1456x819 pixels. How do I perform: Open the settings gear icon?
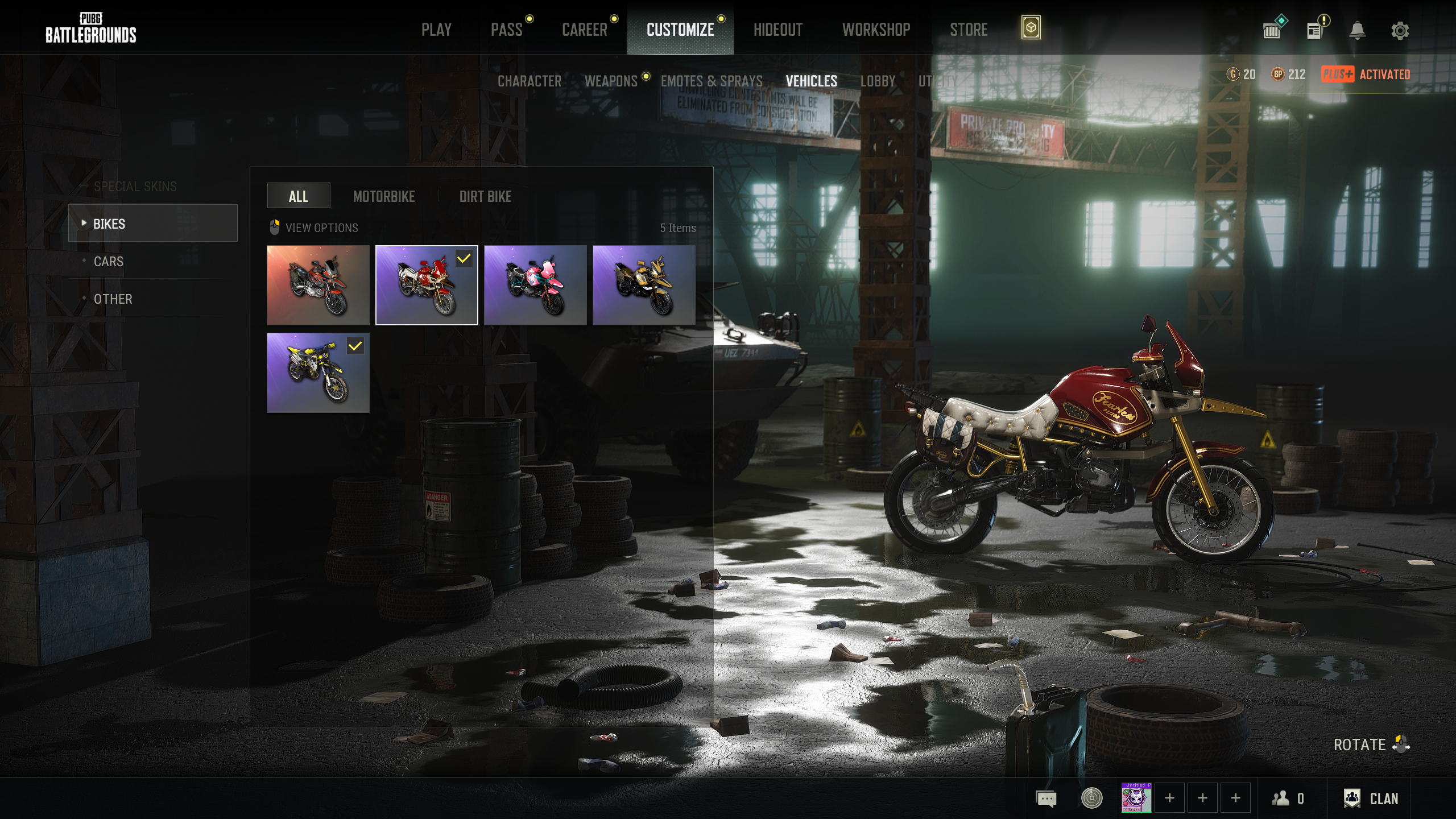[x=1400, y=31]
